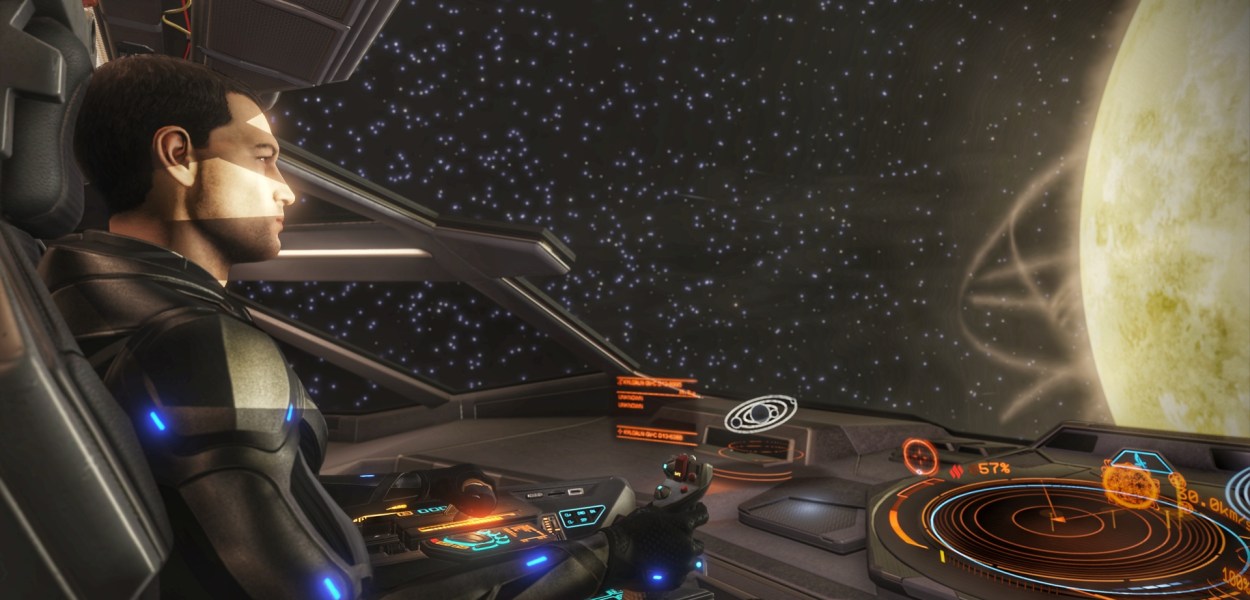
Task: Select the navigation compass hologram
Action: (920, 458)
